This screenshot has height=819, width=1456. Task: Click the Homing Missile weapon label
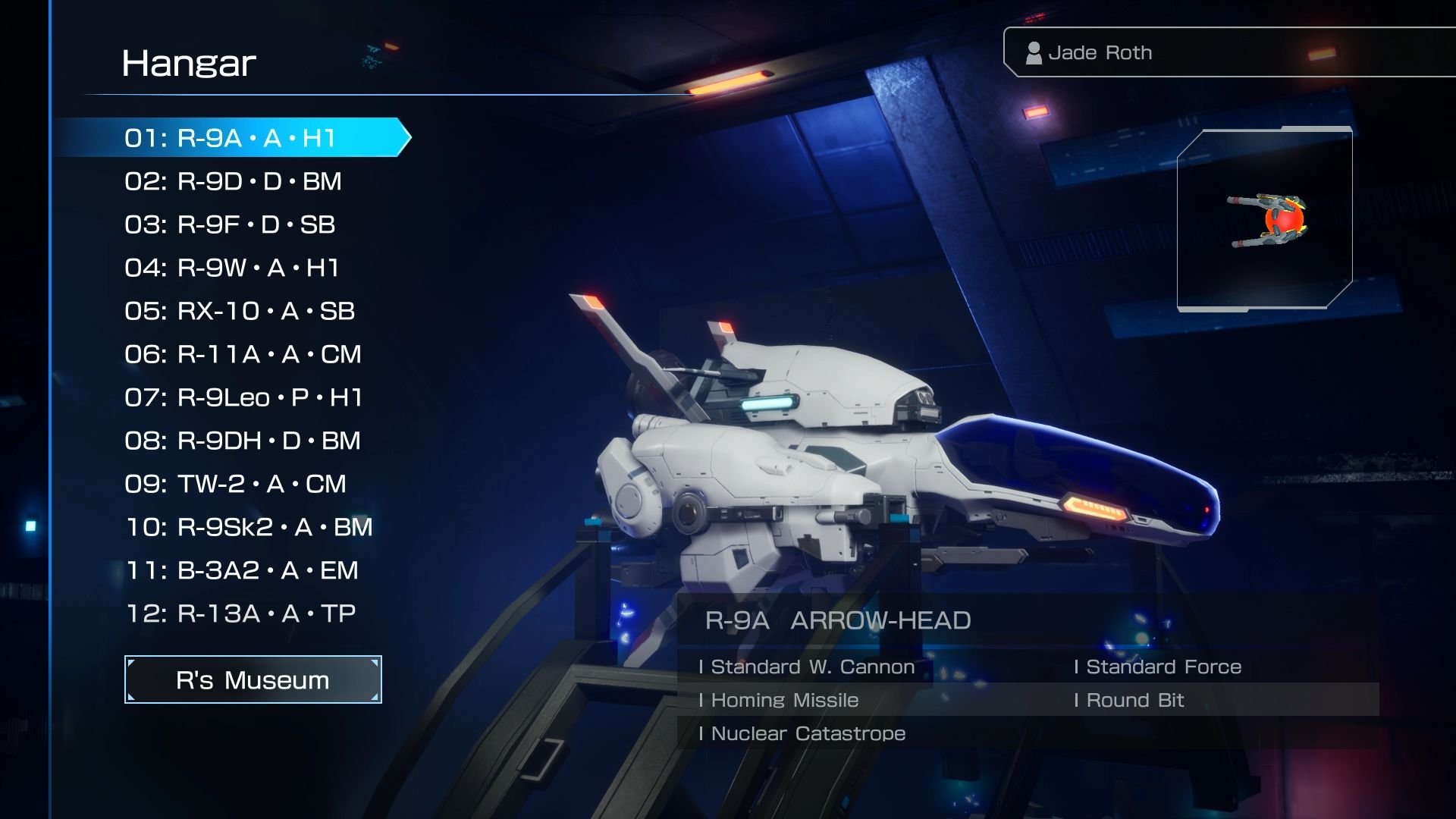click(x=779, y=700)
